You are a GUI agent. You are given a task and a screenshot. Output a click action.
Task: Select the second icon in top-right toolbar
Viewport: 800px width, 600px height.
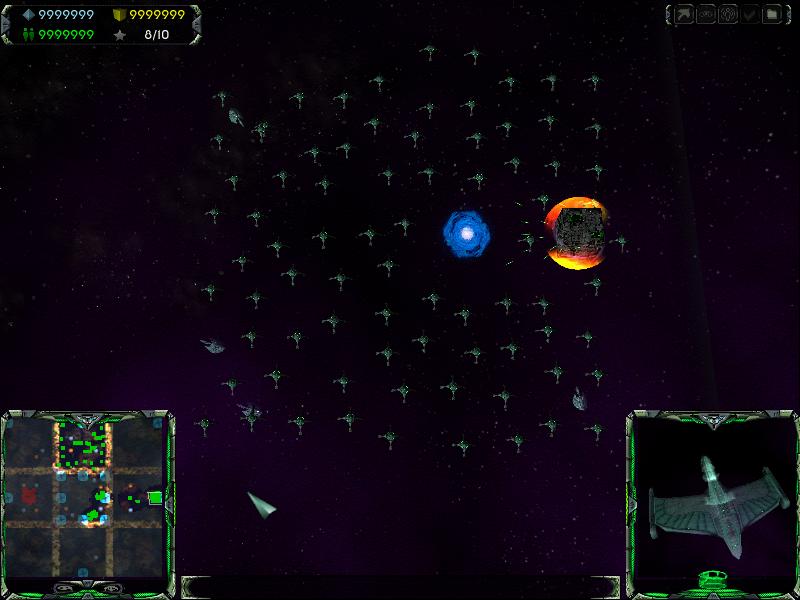point(707,15)
